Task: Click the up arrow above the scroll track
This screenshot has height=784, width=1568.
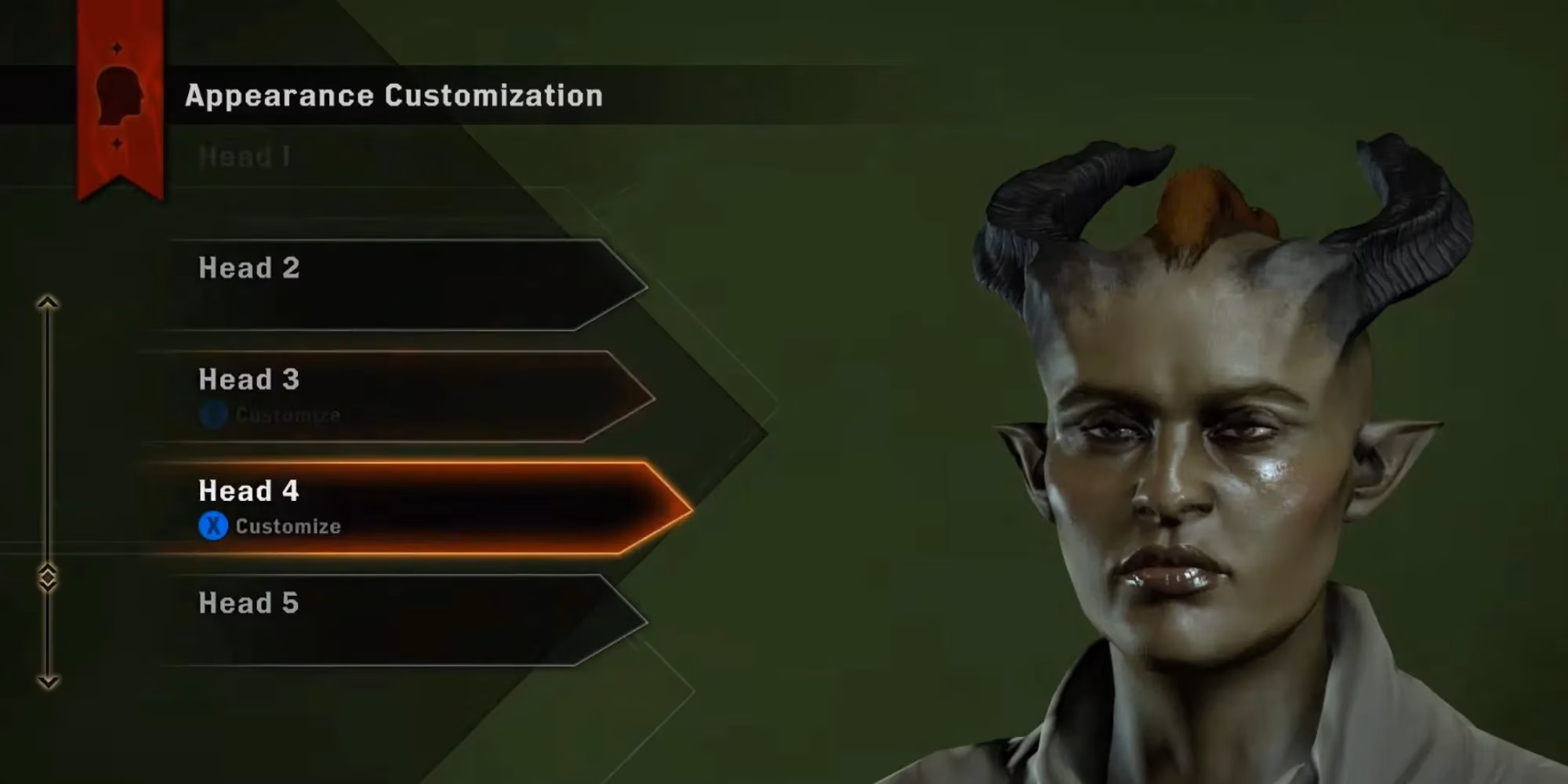Action: (48, 302)
